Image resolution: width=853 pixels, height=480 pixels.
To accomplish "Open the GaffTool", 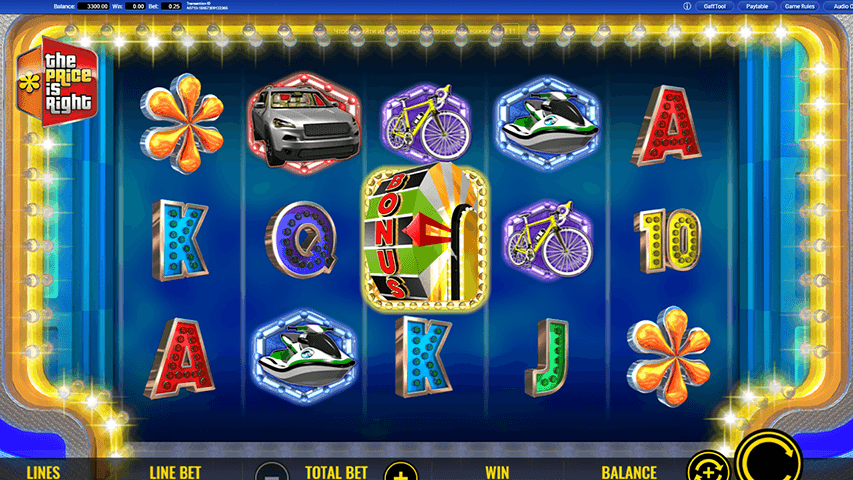I will point(714,6).
